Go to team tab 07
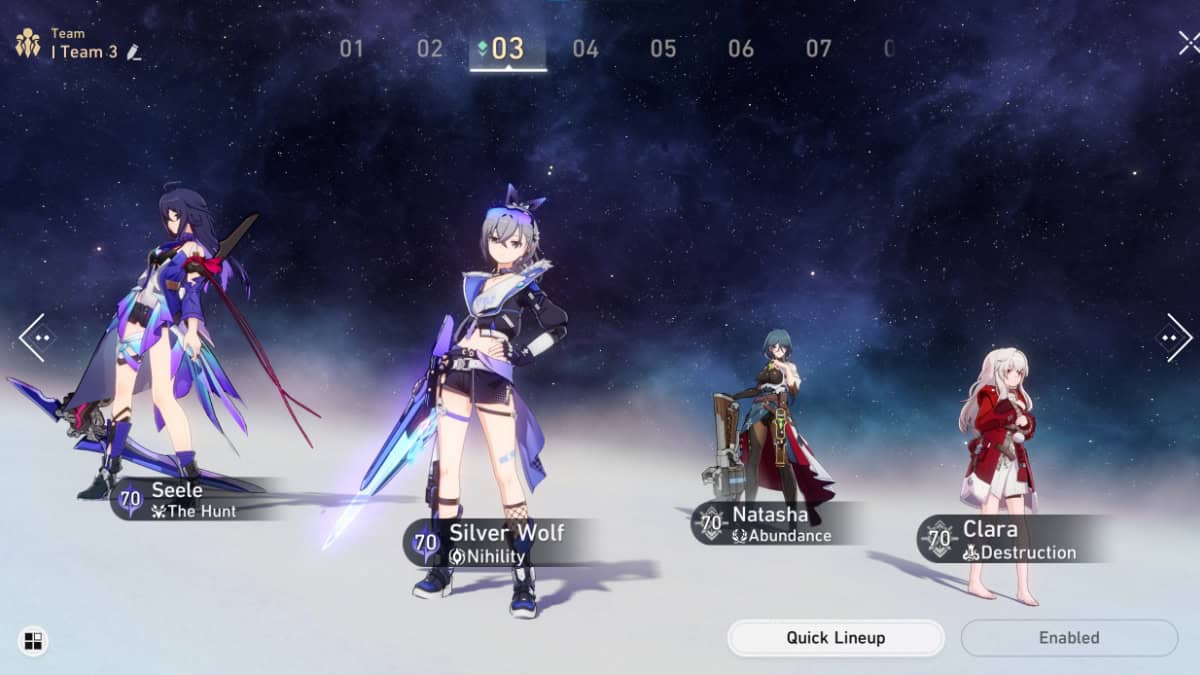Screen dimensions: 1200x675 click(x=819, y=48)
